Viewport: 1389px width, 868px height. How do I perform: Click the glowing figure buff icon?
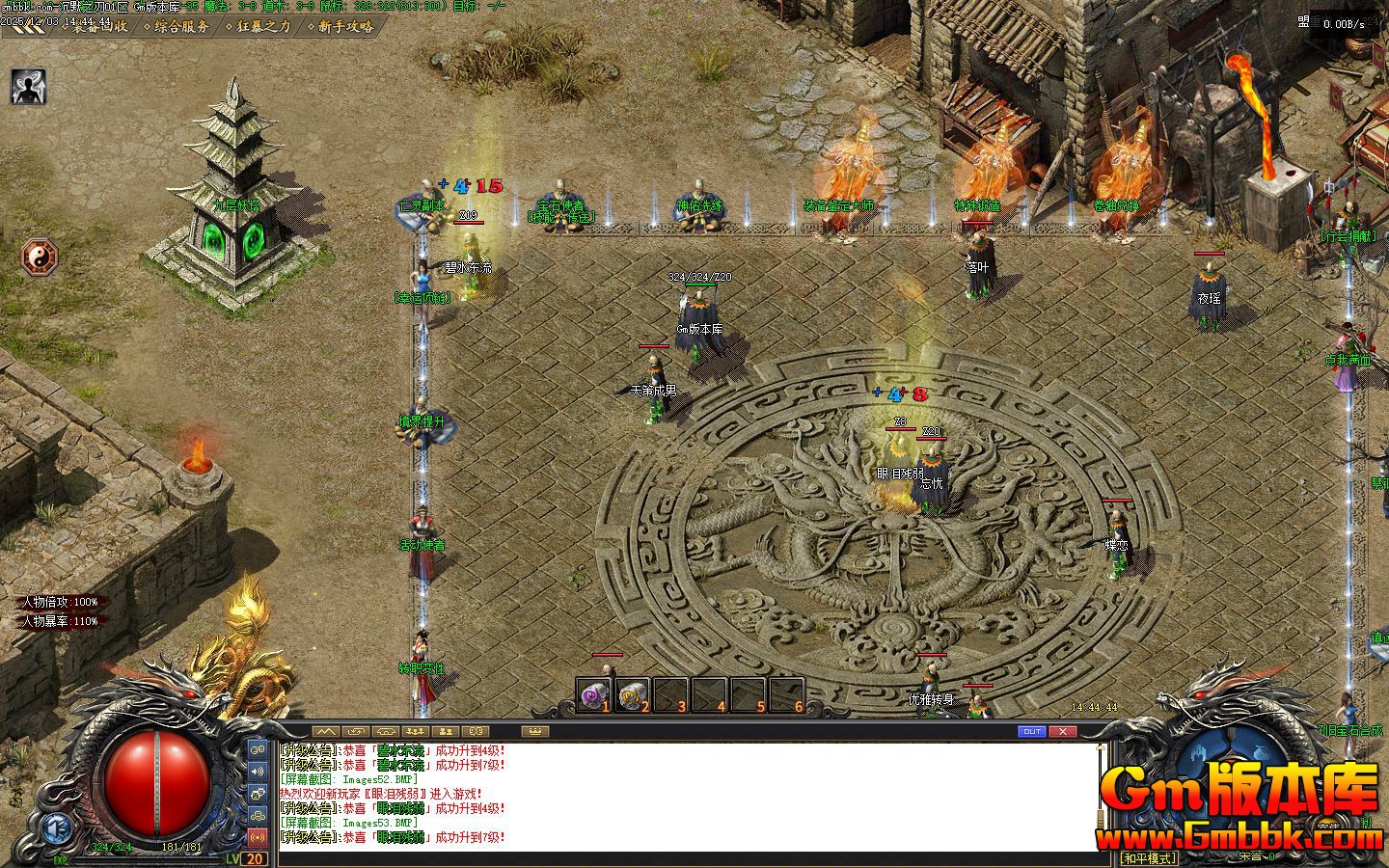click(29, 87)
